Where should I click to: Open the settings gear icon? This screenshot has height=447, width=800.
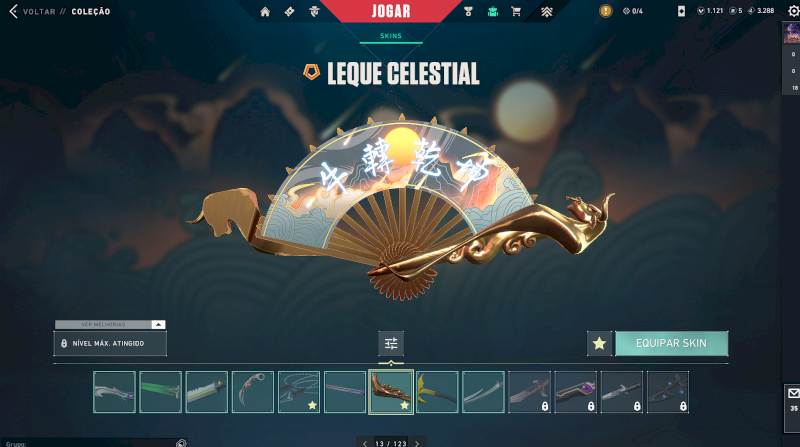coord(794,11)
